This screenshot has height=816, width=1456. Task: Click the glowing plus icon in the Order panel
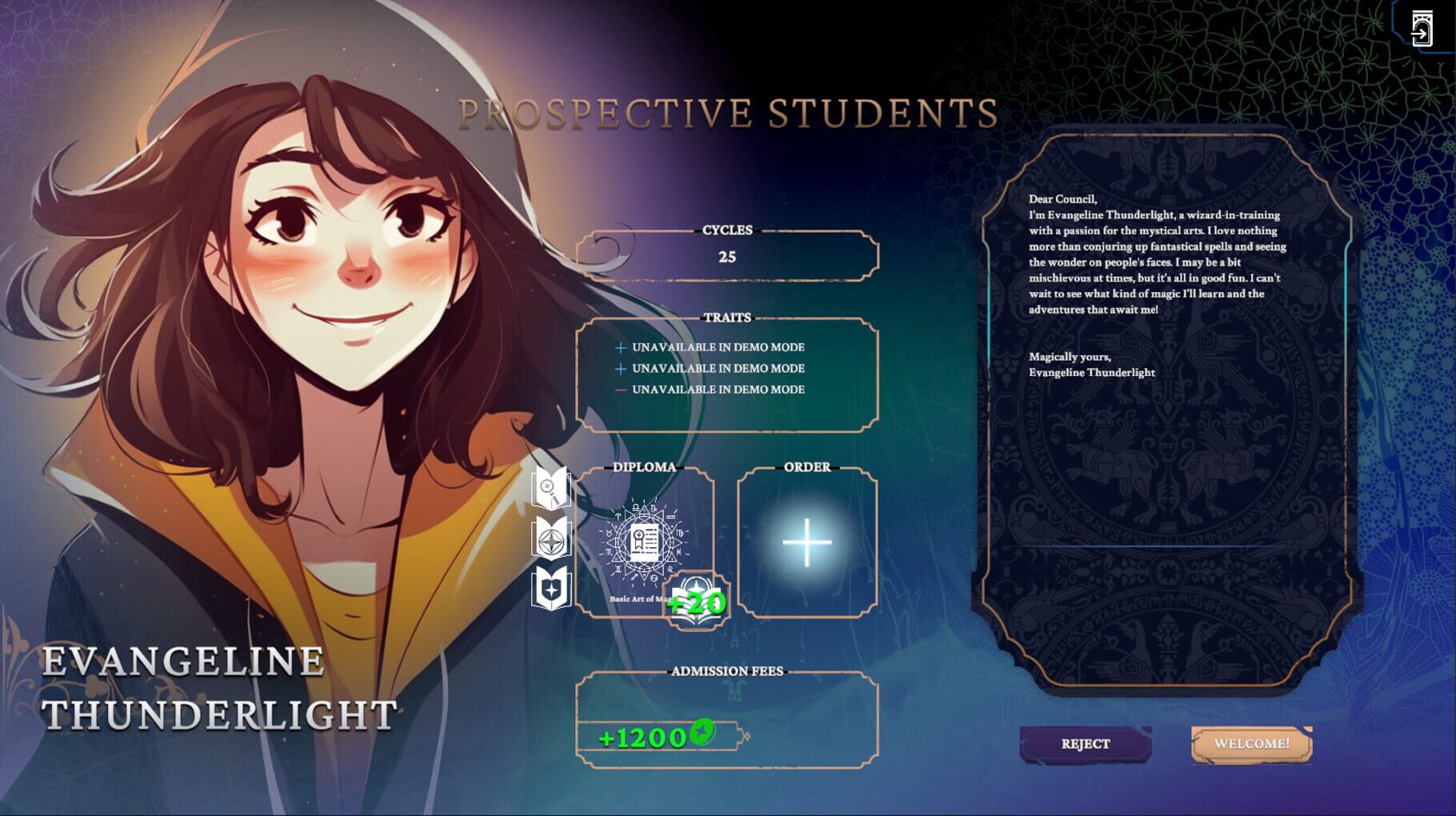click(x=807, y=544)
